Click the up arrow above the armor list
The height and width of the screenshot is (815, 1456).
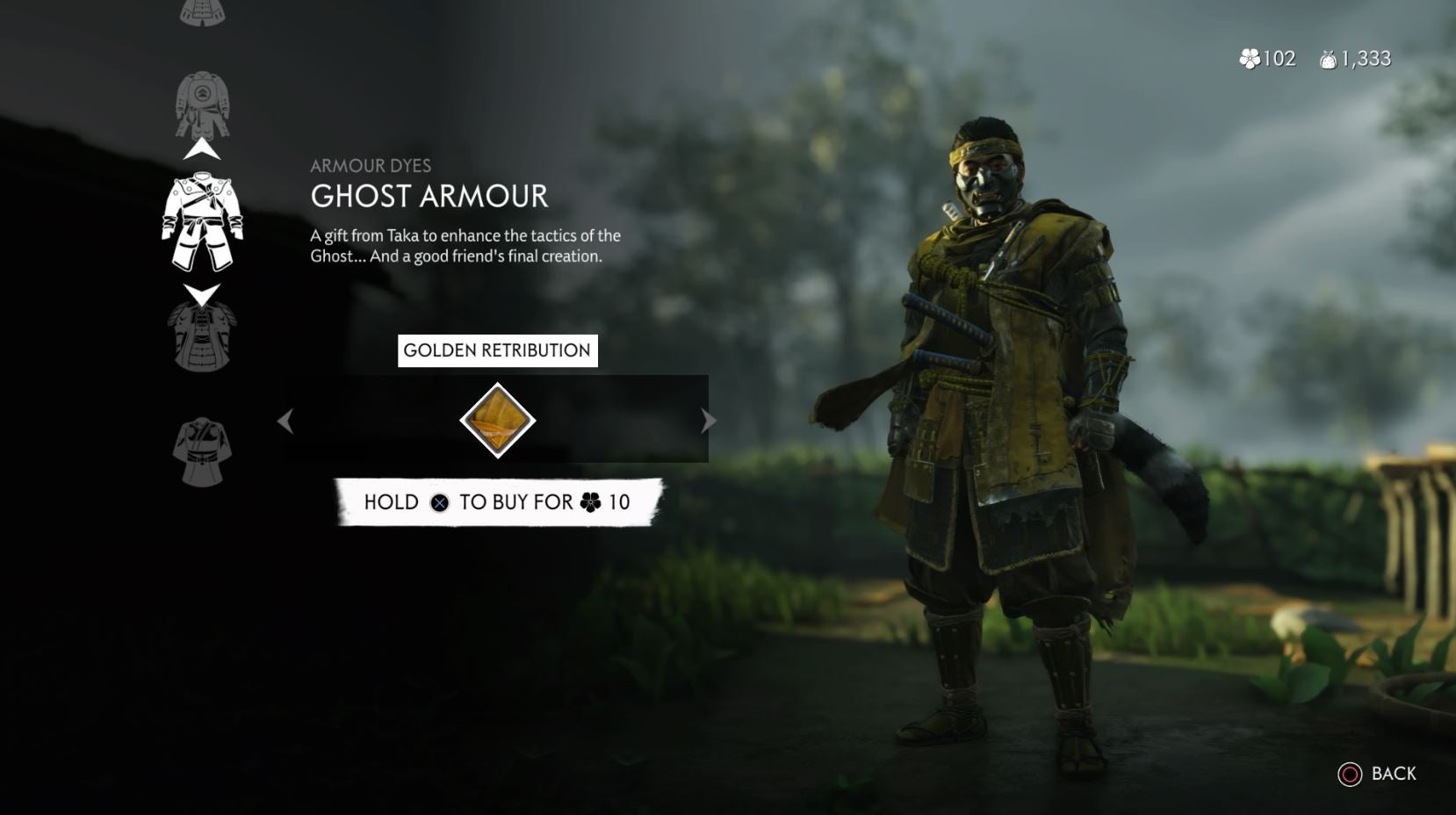202,147
